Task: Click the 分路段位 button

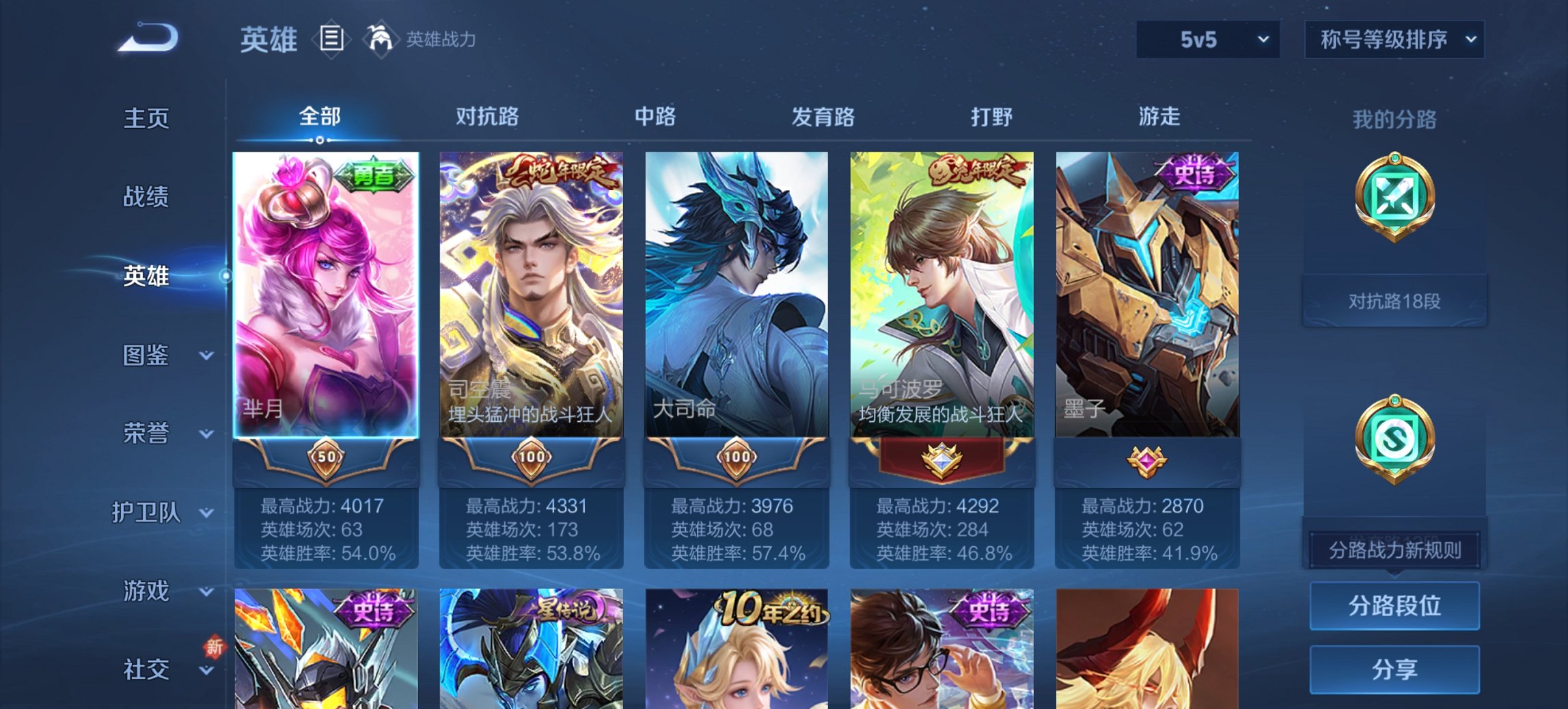Action: [1394, 606]
